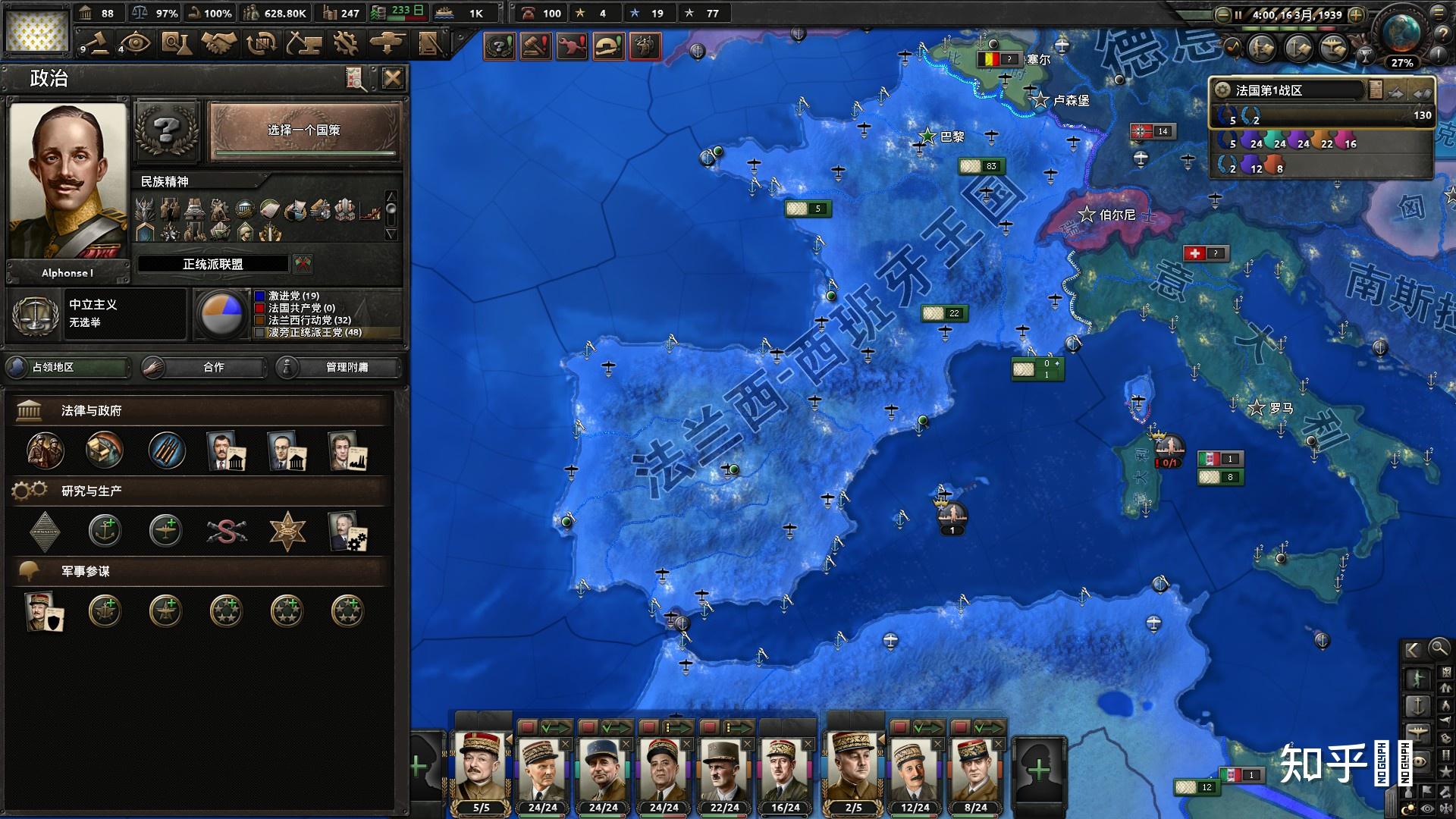1456x819 pixels.
Task: Click the 选择一个国策 focus button
Action: tap(304, 131)
